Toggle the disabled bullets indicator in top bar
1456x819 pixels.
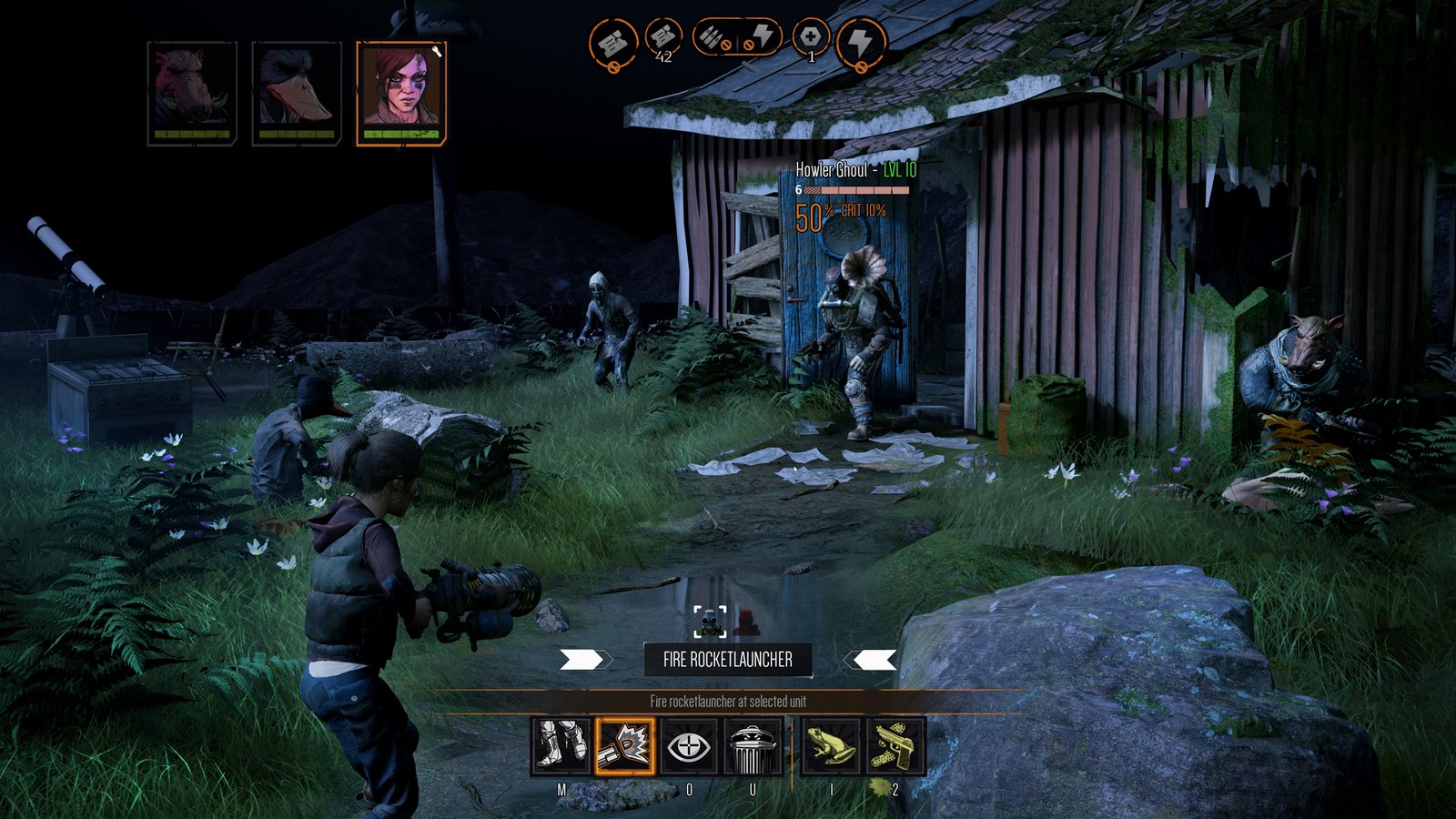712,38
